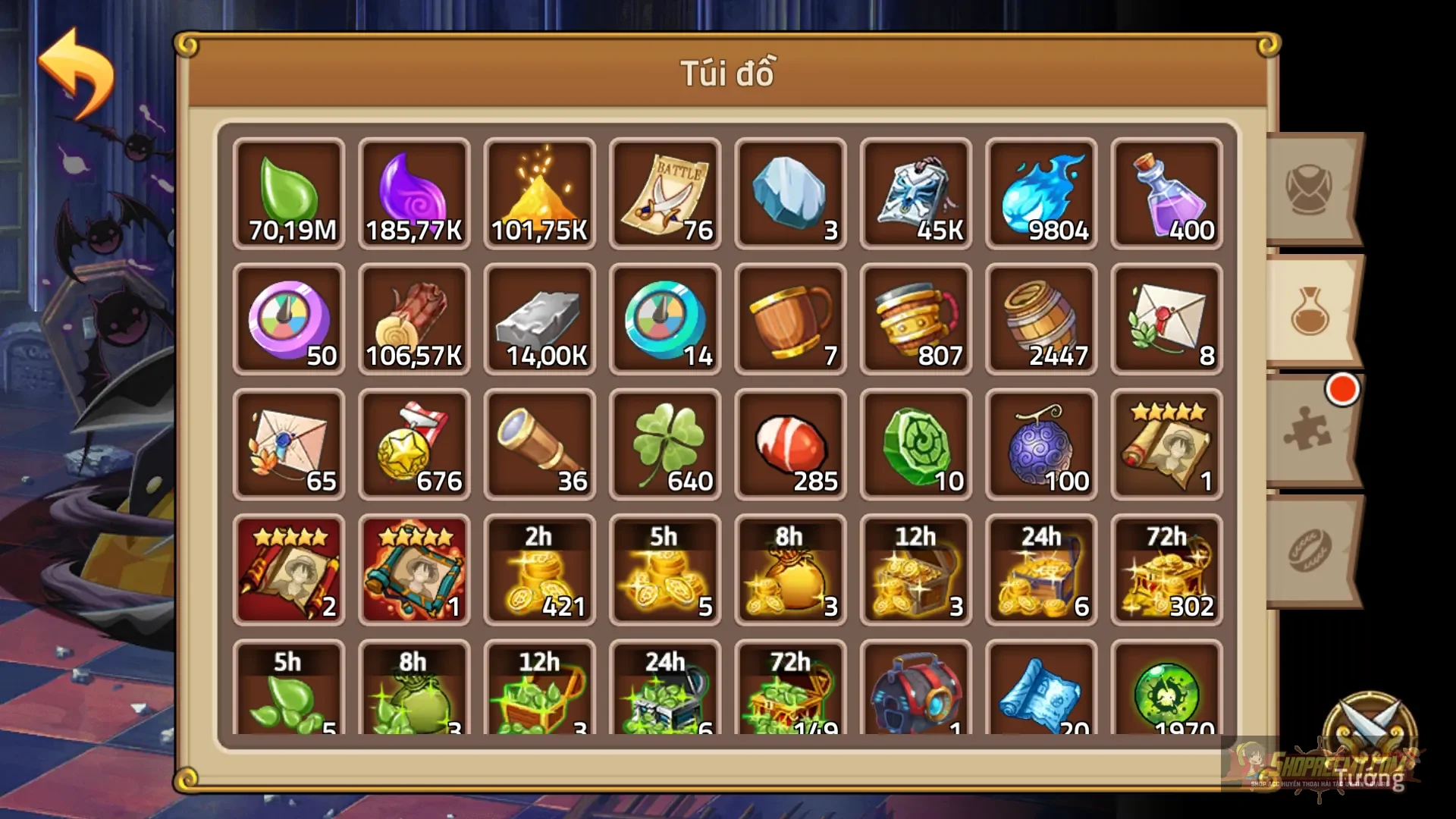1456x819 pixels.
Task: Select the purple devil fruit item
Action: tap(1040, 444)
